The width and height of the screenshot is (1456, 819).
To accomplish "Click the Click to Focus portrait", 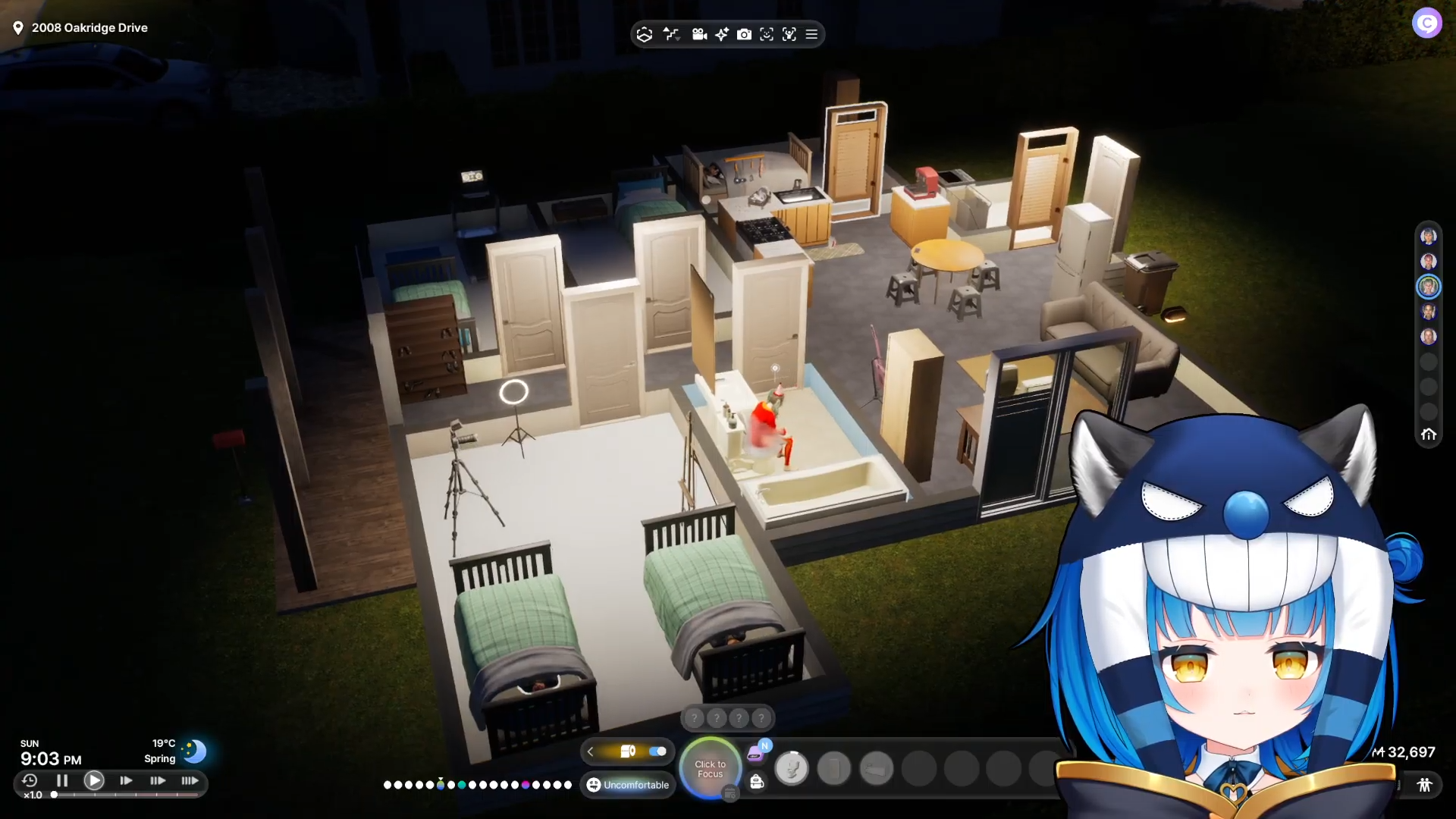I will point(710,769).
